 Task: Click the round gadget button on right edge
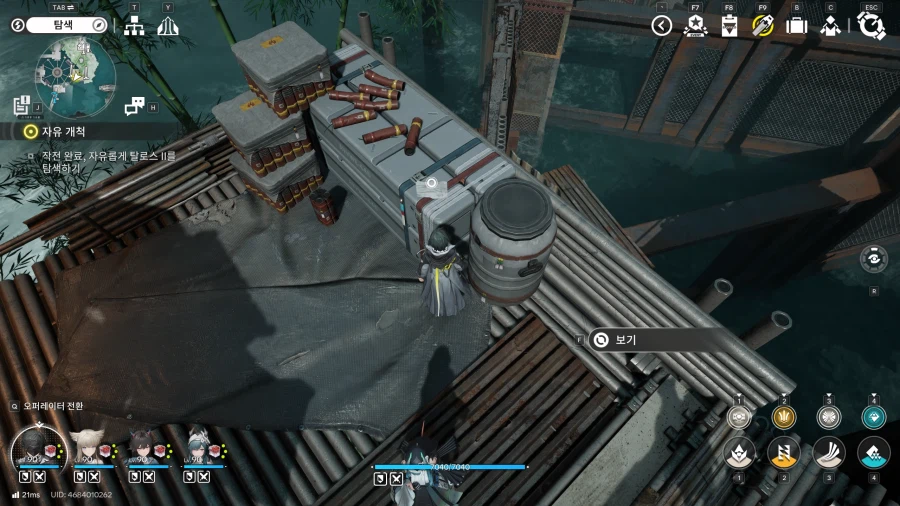873,258
